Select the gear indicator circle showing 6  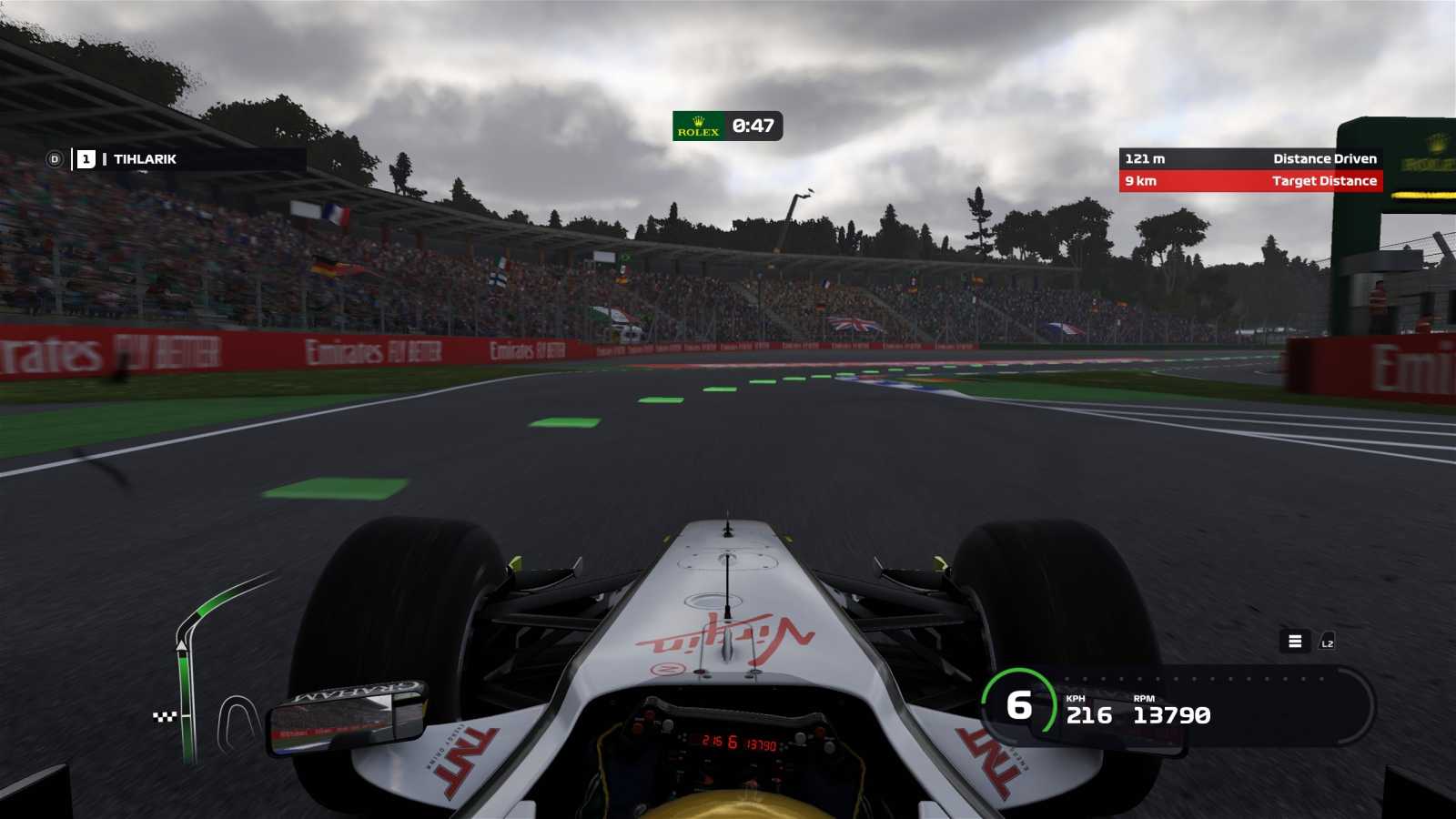1019,703
